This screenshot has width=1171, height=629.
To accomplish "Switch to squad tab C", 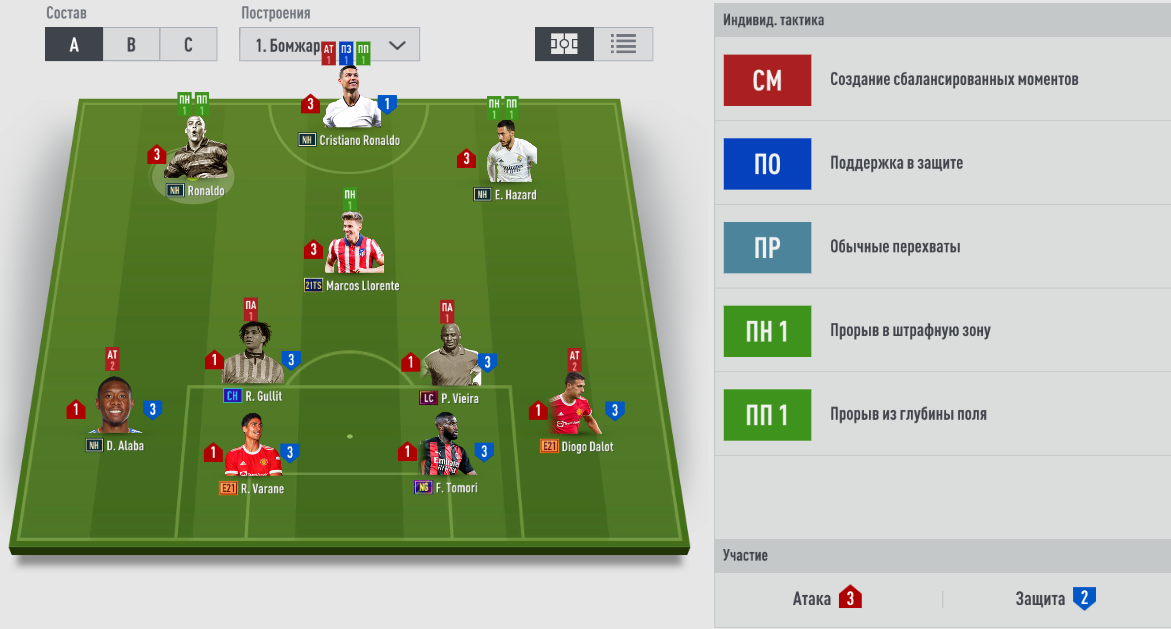I will click(189, 45).
